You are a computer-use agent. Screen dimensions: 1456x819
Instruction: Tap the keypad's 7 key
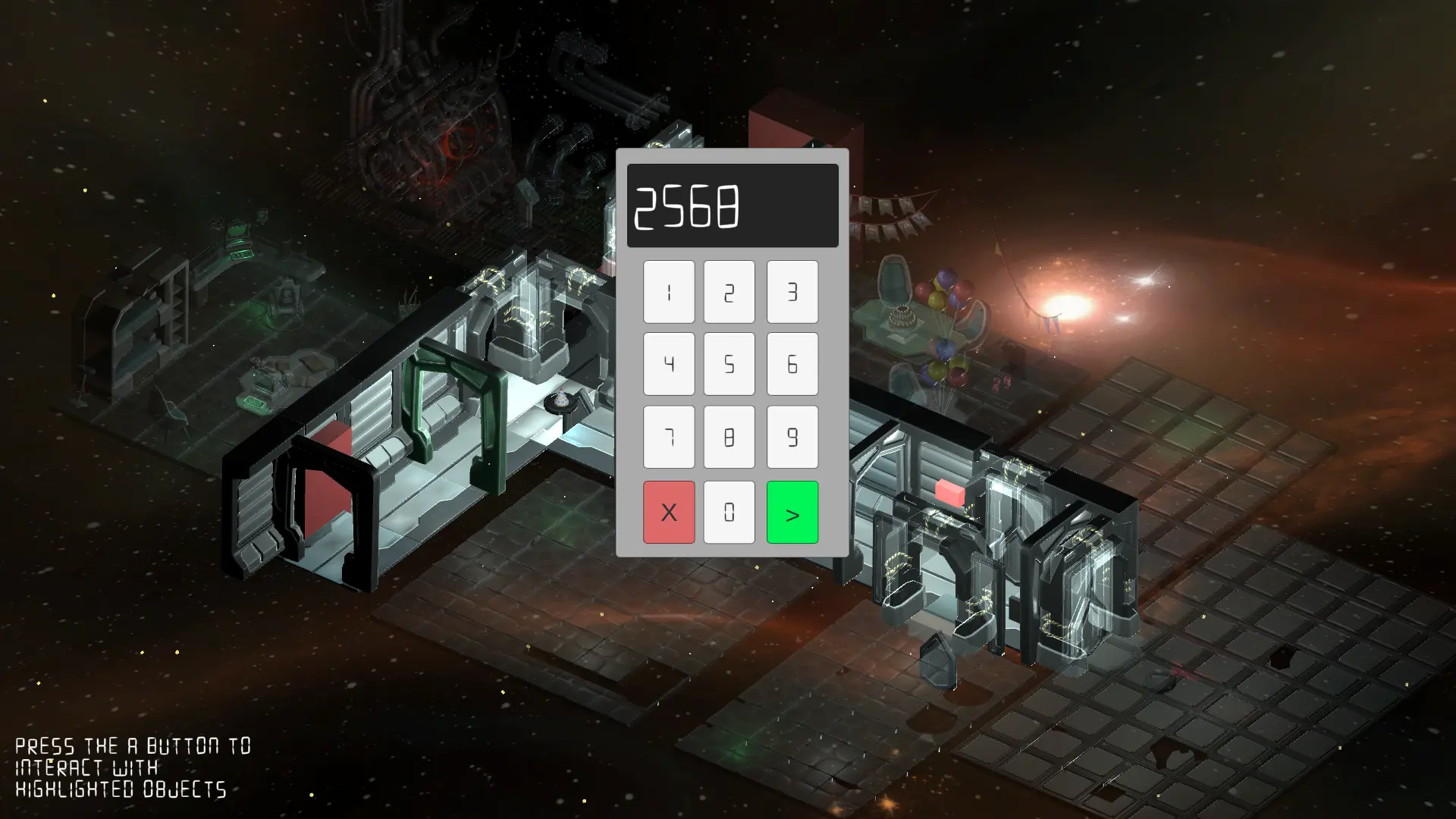669,437
